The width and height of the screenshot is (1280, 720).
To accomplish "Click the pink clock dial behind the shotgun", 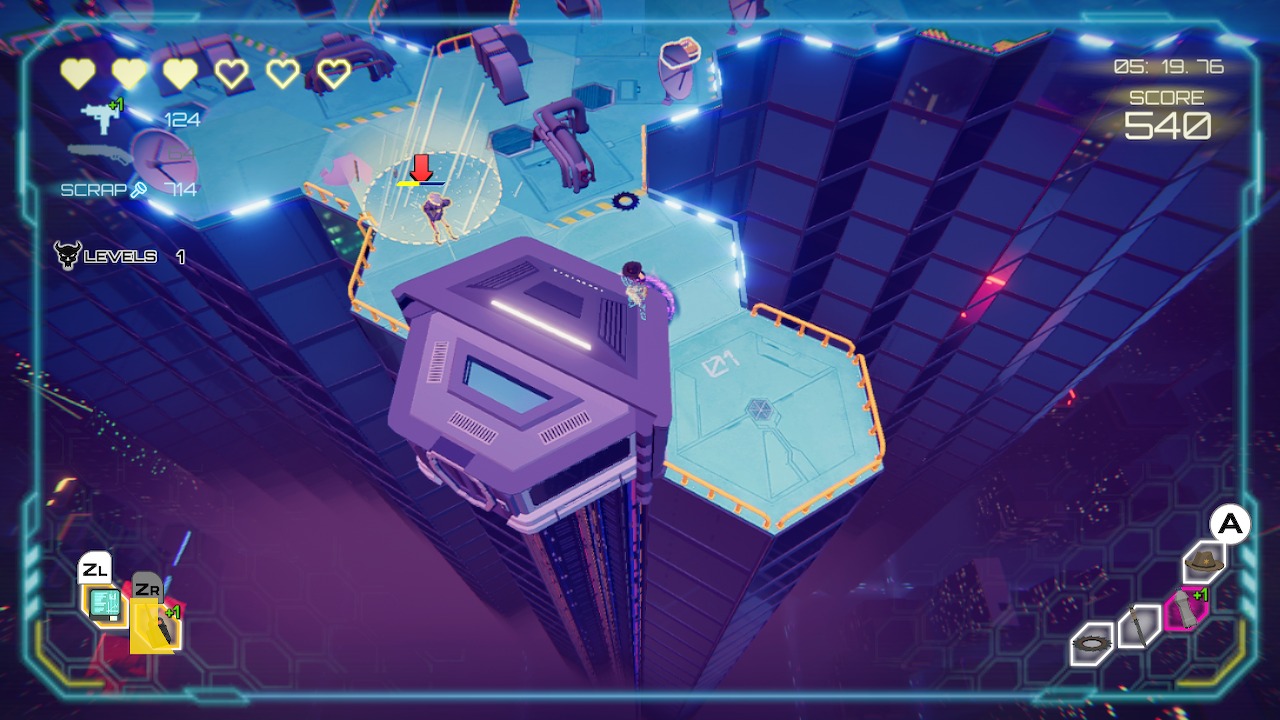I will click(163, 163).
